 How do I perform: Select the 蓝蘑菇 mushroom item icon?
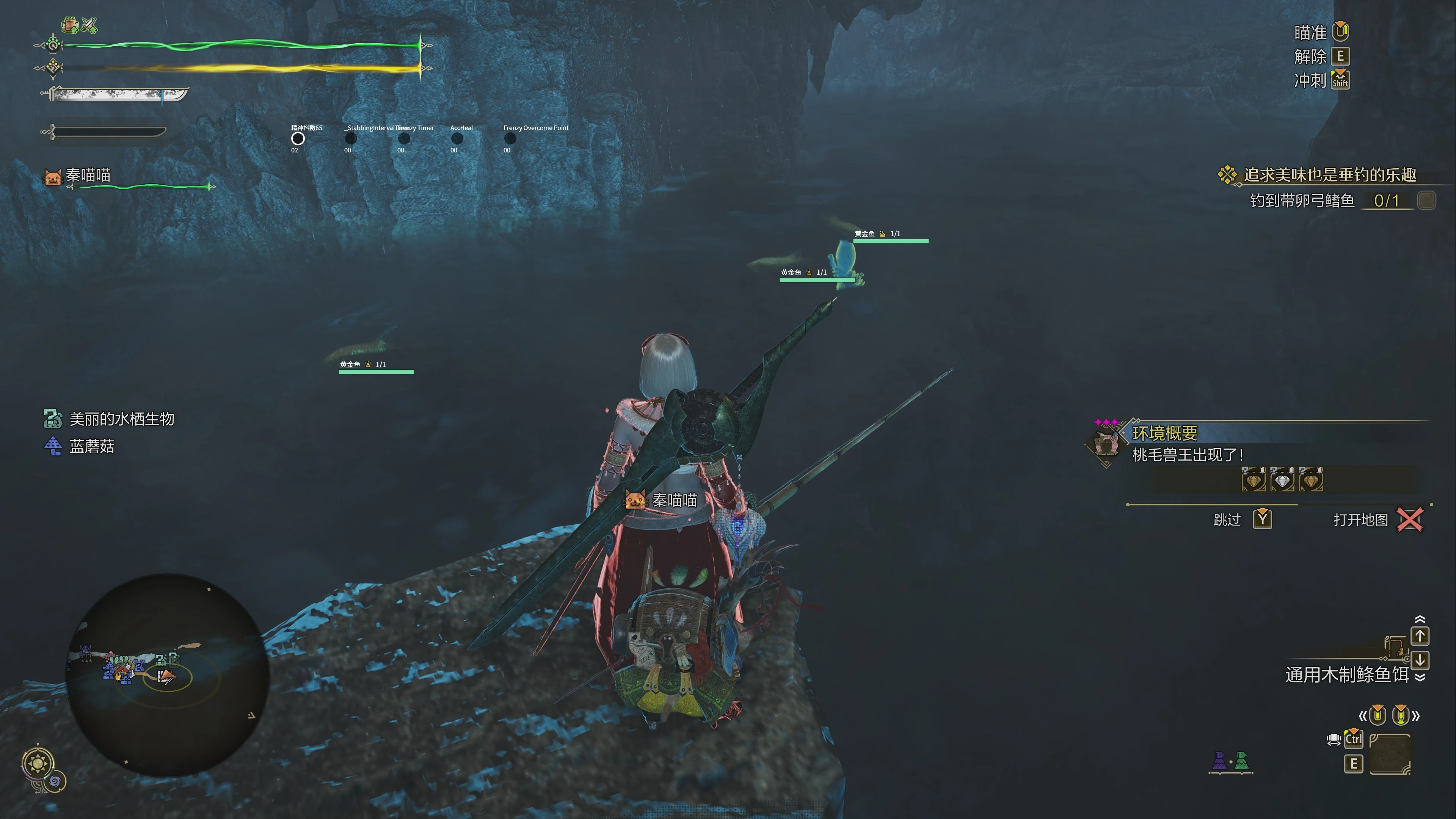[x=53, y=446]
